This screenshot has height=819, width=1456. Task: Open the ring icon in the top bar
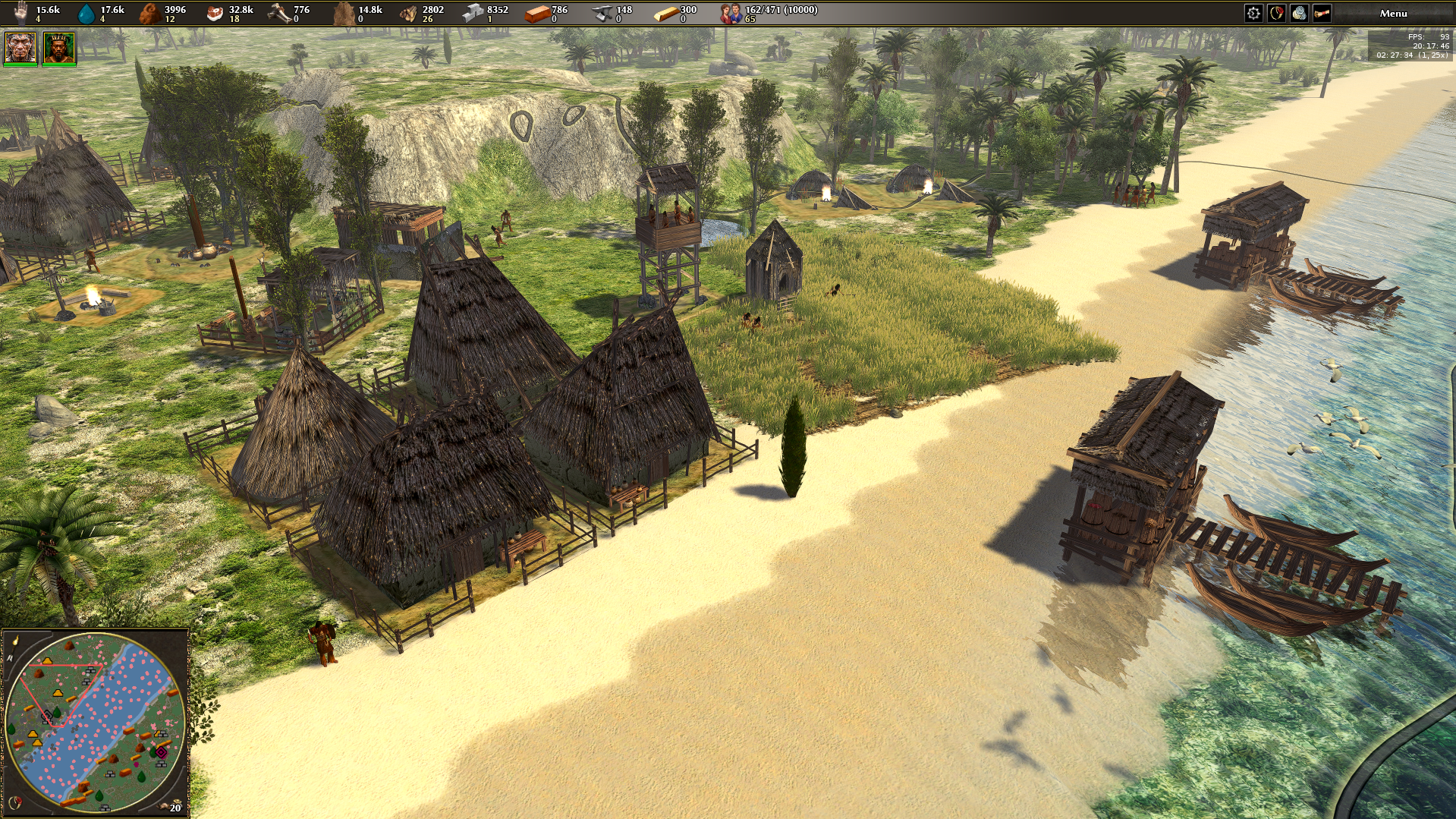click(x=1276, y=13)
